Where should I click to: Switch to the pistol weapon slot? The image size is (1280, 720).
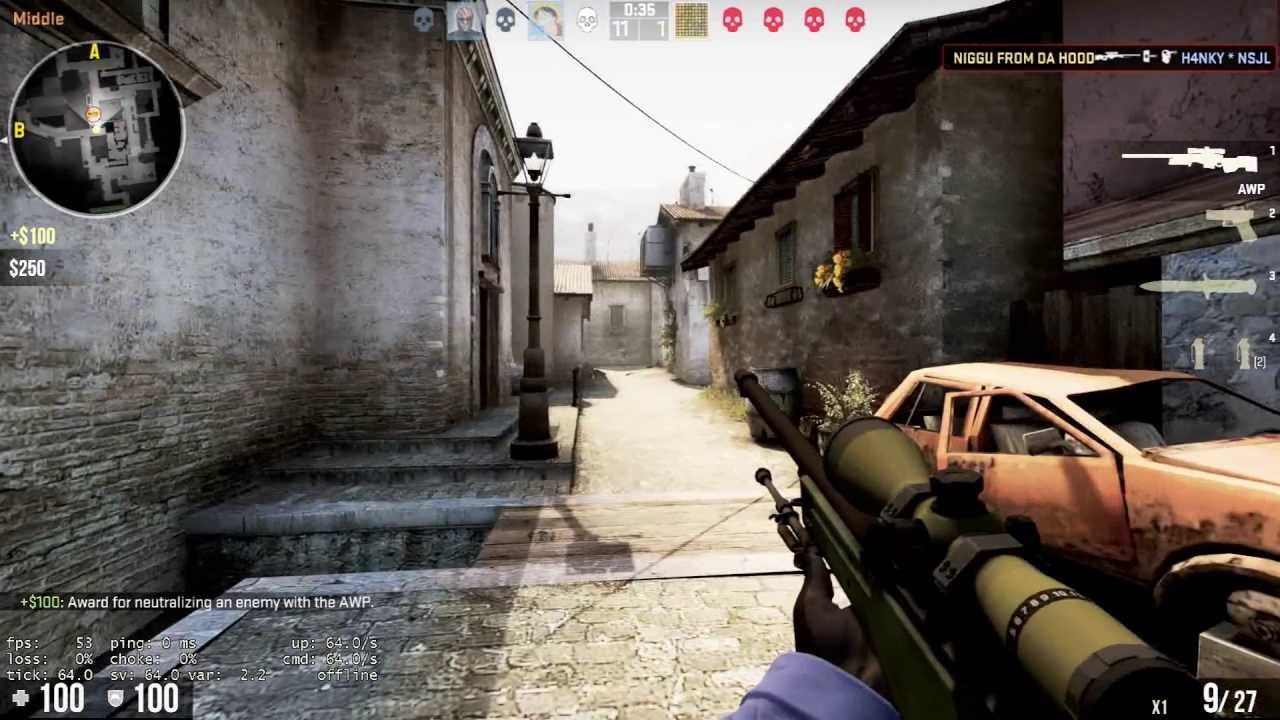point(1231,223)
